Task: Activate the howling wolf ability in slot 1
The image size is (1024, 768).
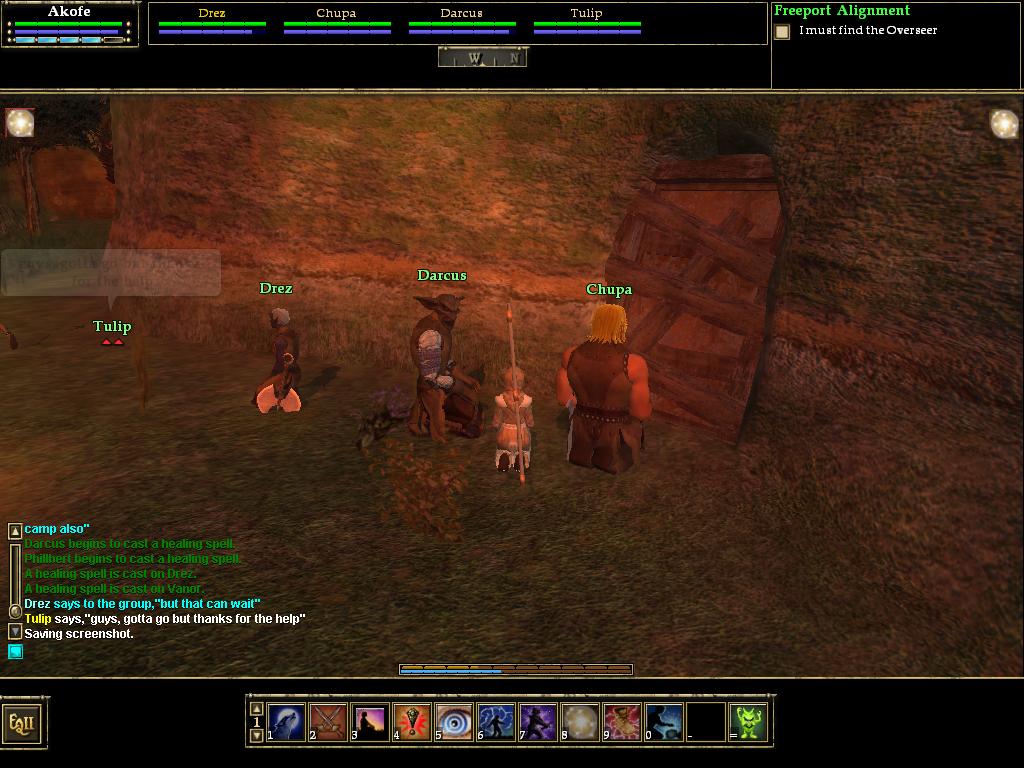Action: point(286,721)
